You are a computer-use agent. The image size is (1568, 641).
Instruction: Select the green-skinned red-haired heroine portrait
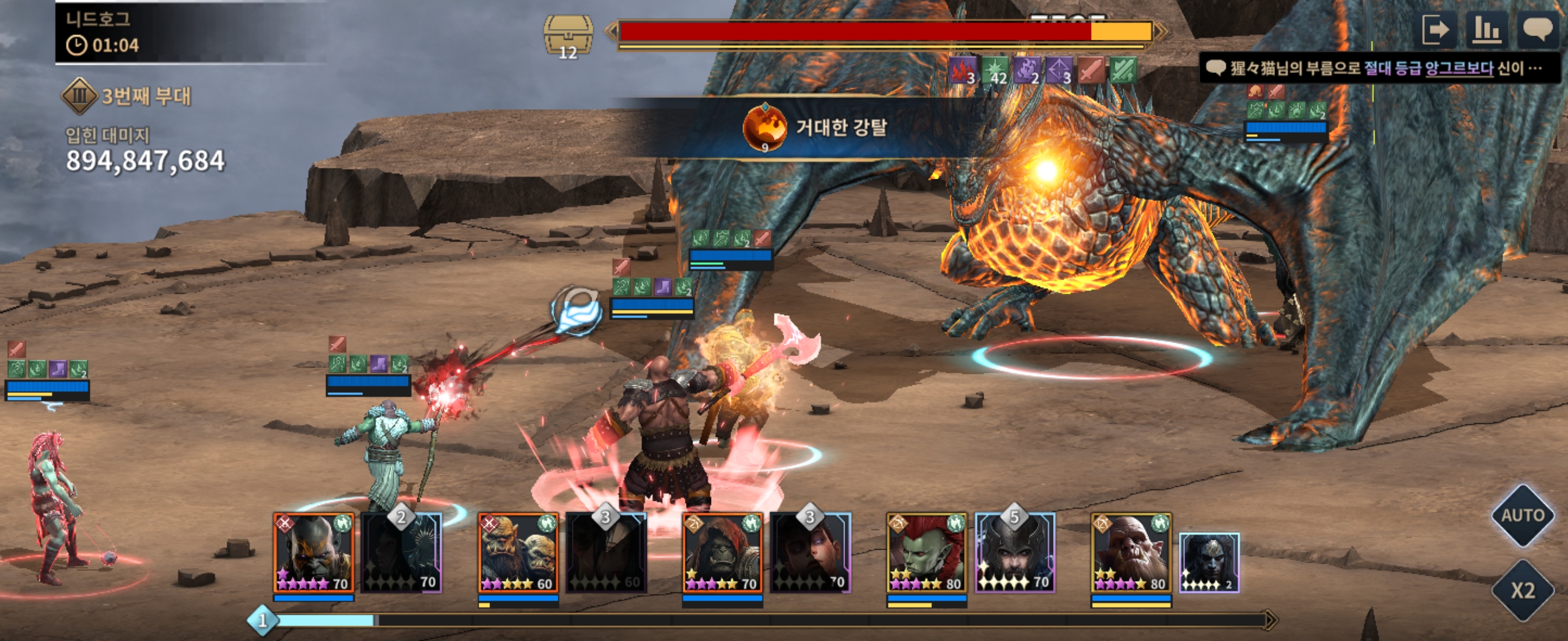coord(927,553)
